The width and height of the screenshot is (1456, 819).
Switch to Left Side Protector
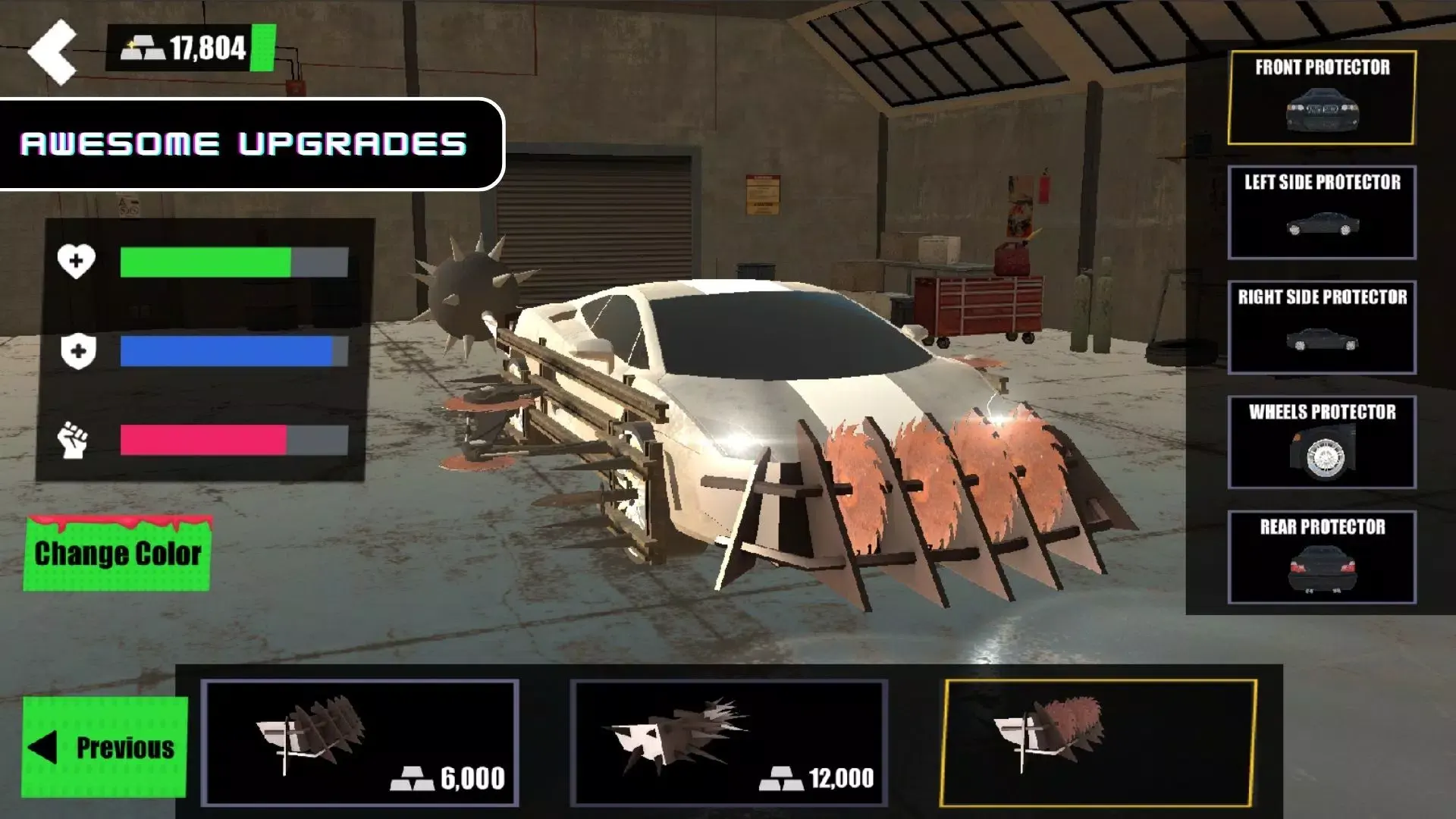tap(1322, 212)
